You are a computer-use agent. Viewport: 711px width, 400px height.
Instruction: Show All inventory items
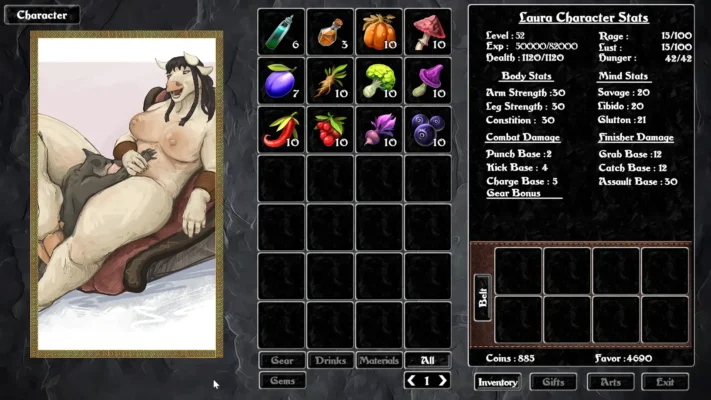tap(428, 360)
